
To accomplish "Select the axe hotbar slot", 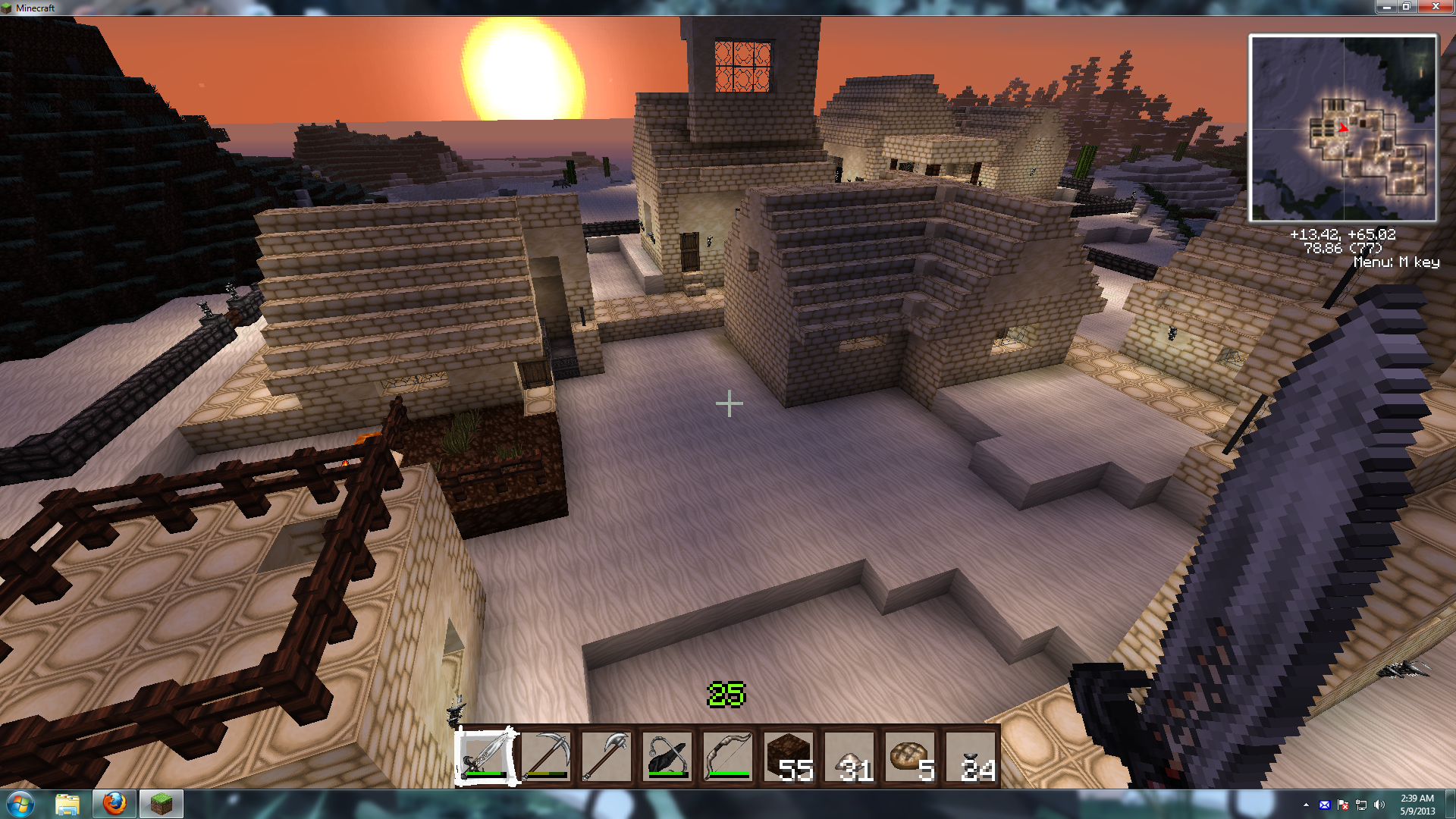I will (607, 756).
